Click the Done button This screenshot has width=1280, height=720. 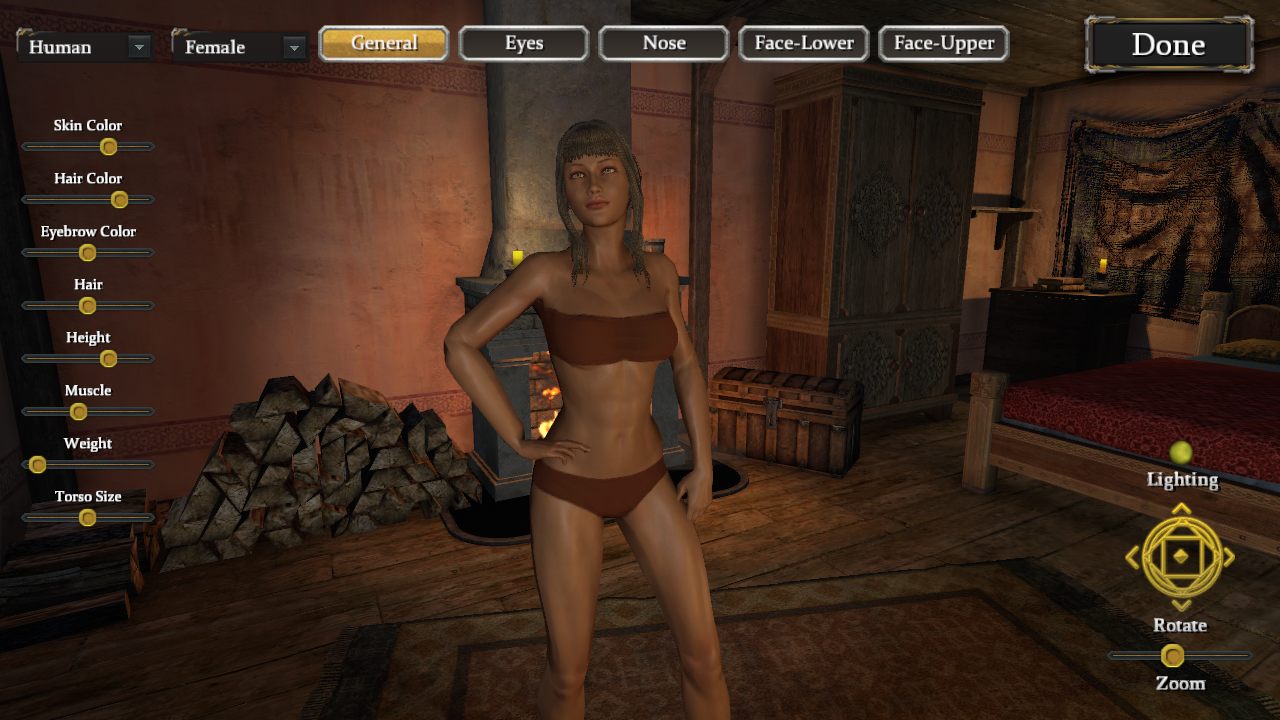point(1168,45)
